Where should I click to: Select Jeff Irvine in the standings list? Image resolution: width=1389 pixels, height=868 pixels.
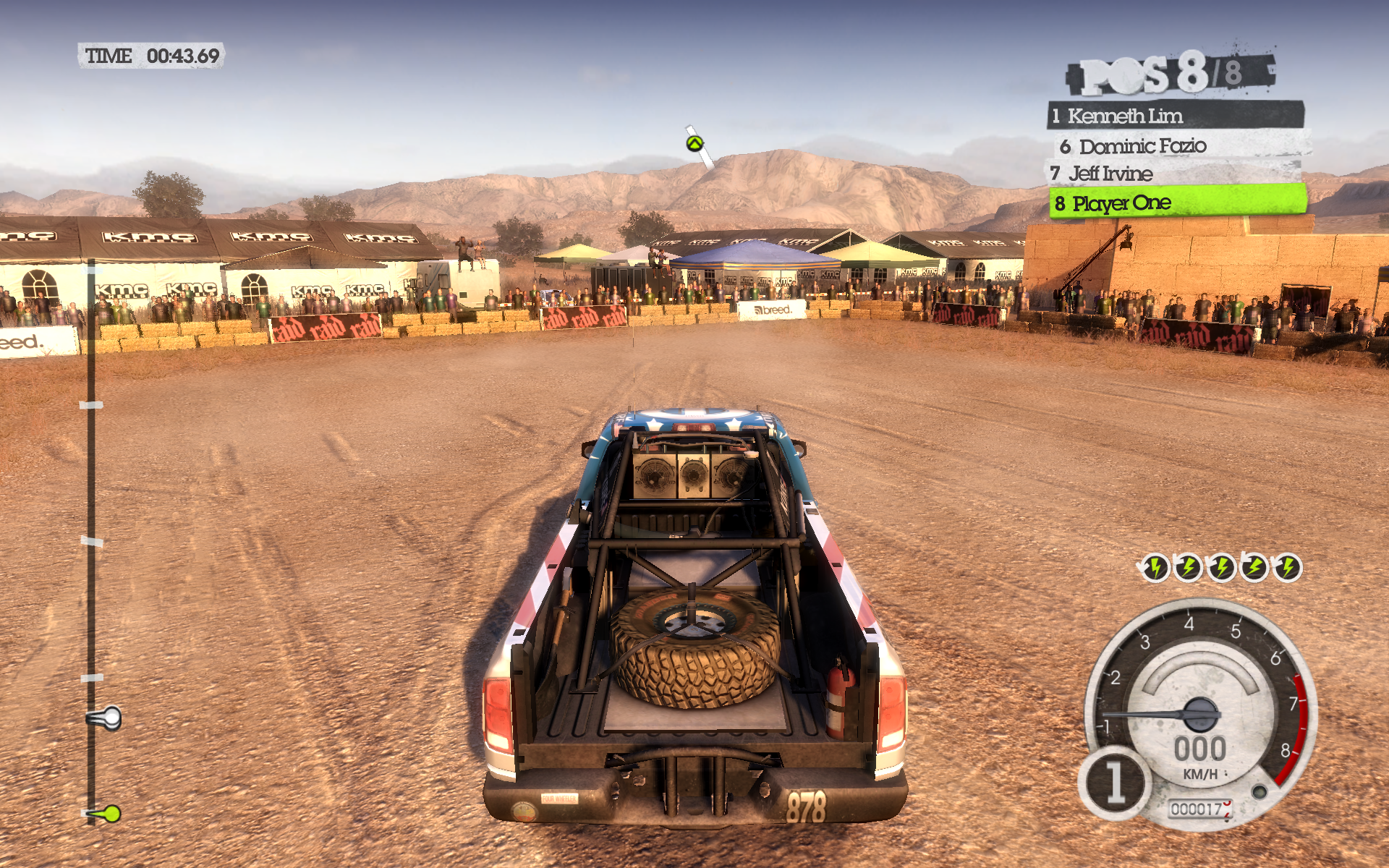point(1173,174)
